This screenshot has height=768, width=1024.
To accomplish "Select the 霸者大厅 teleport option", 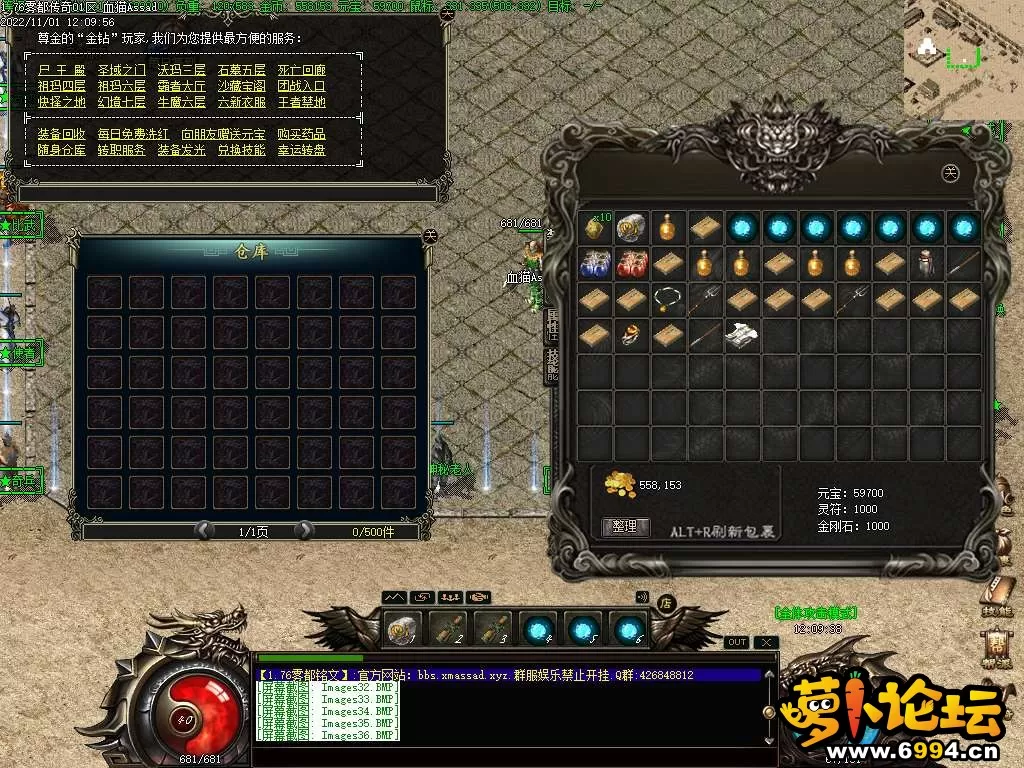I will [x=180, y=86].
